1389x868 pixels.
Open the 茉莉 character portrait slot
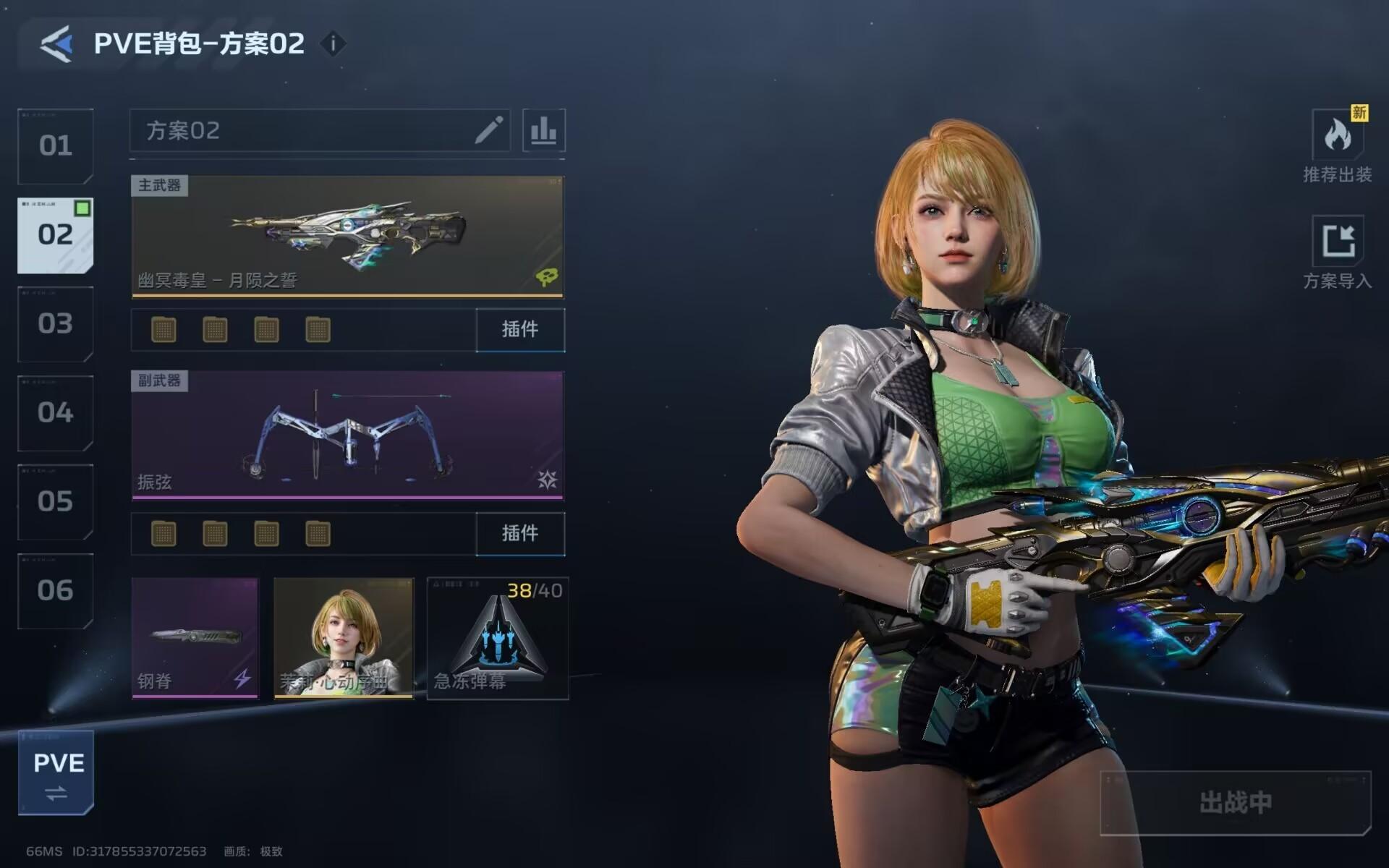344,638
